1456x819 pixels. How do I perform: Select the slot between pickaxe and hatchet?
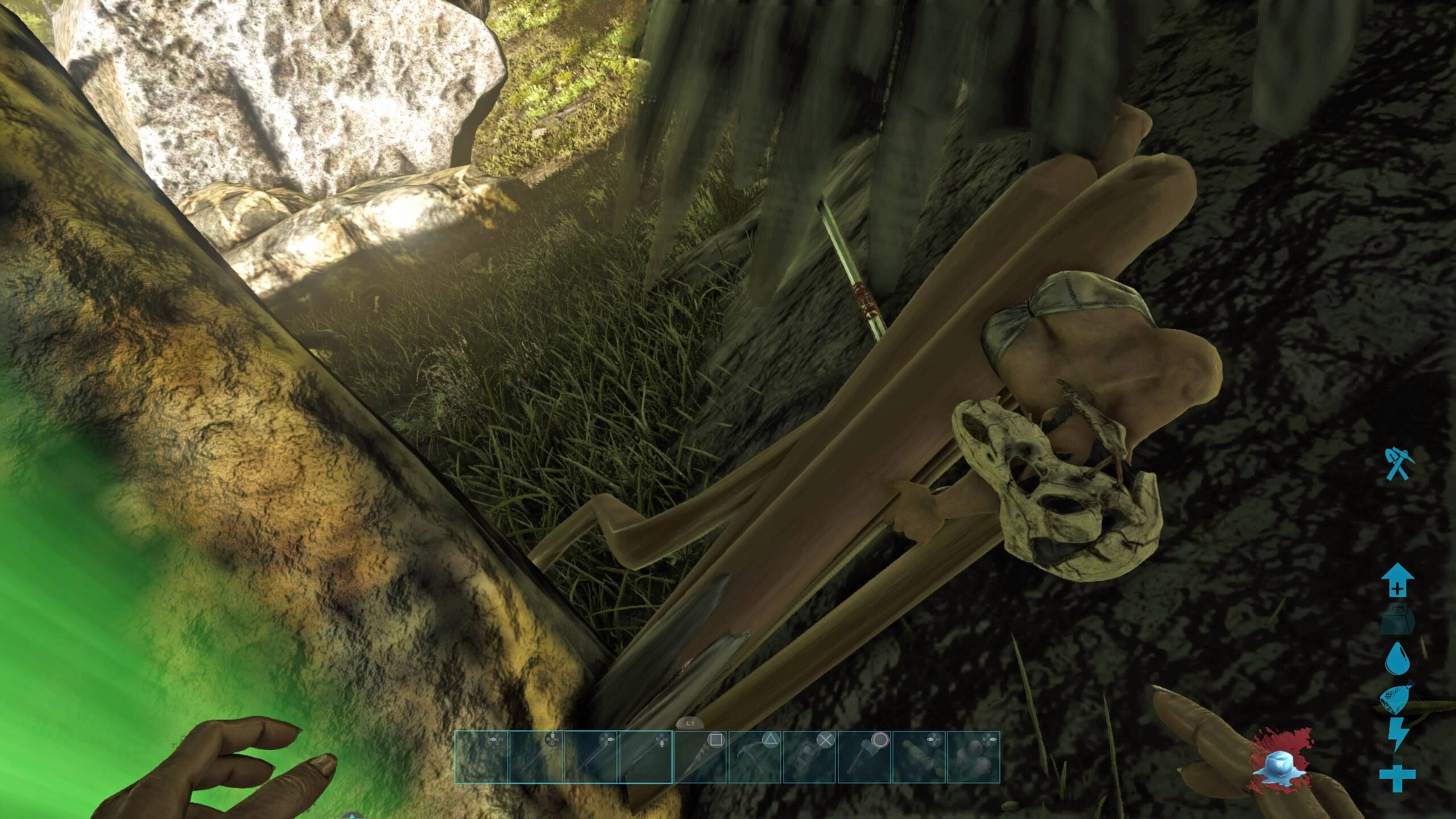click(809, 758)
